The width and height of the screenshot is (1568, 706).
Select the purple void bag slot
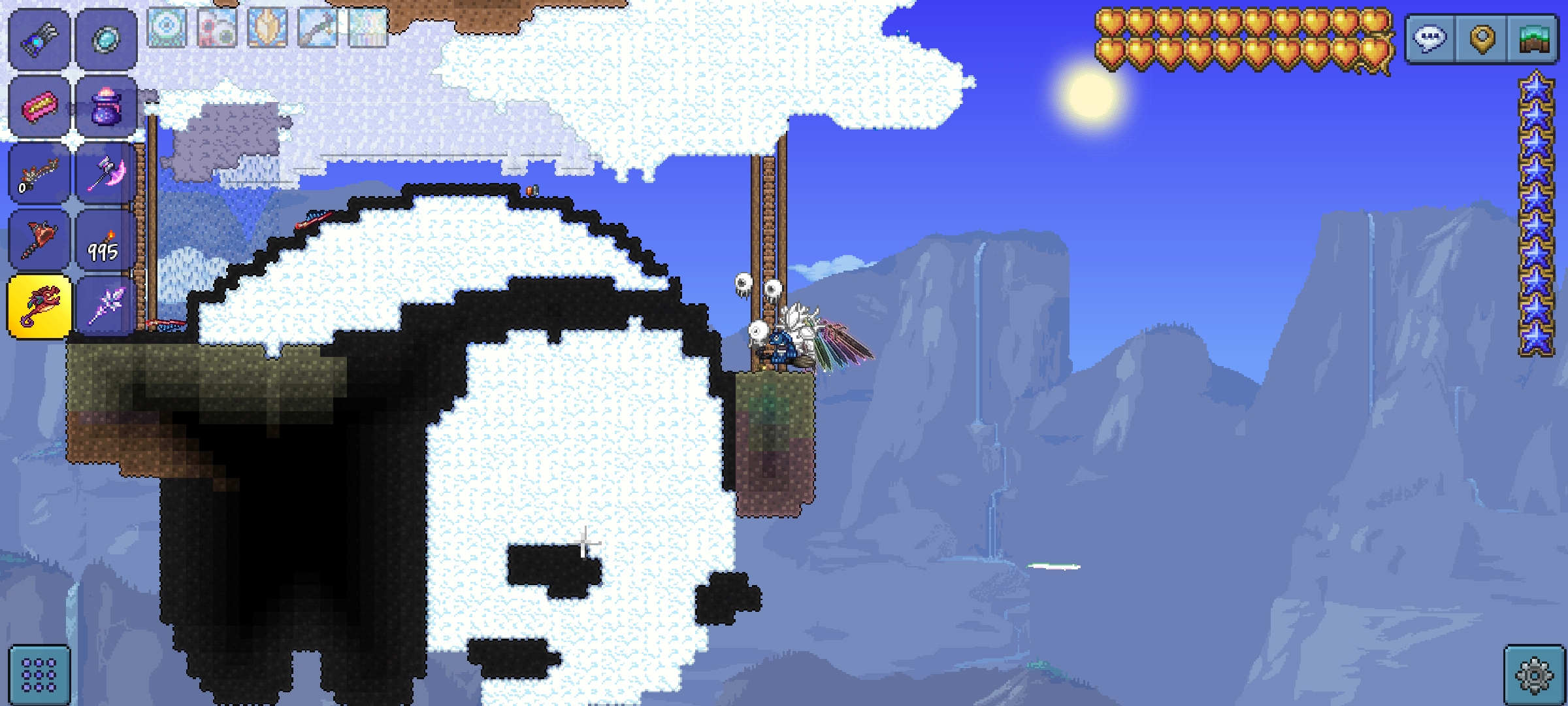(106, 107)
